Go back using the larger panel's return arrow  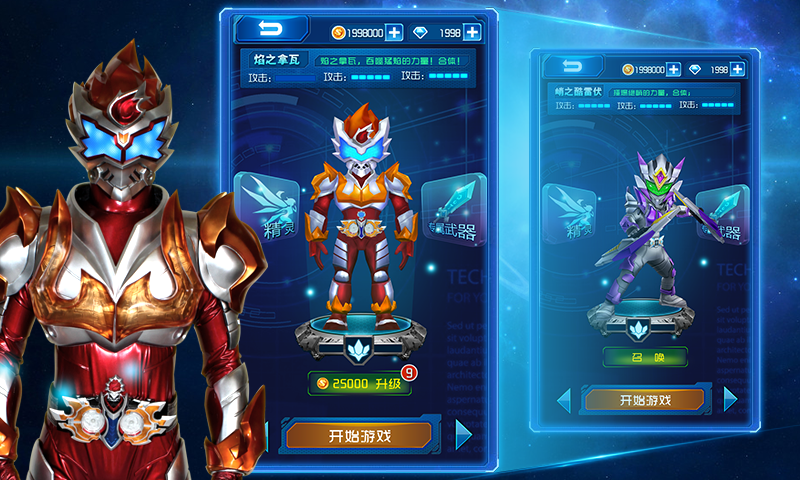[x=269, y=29]
